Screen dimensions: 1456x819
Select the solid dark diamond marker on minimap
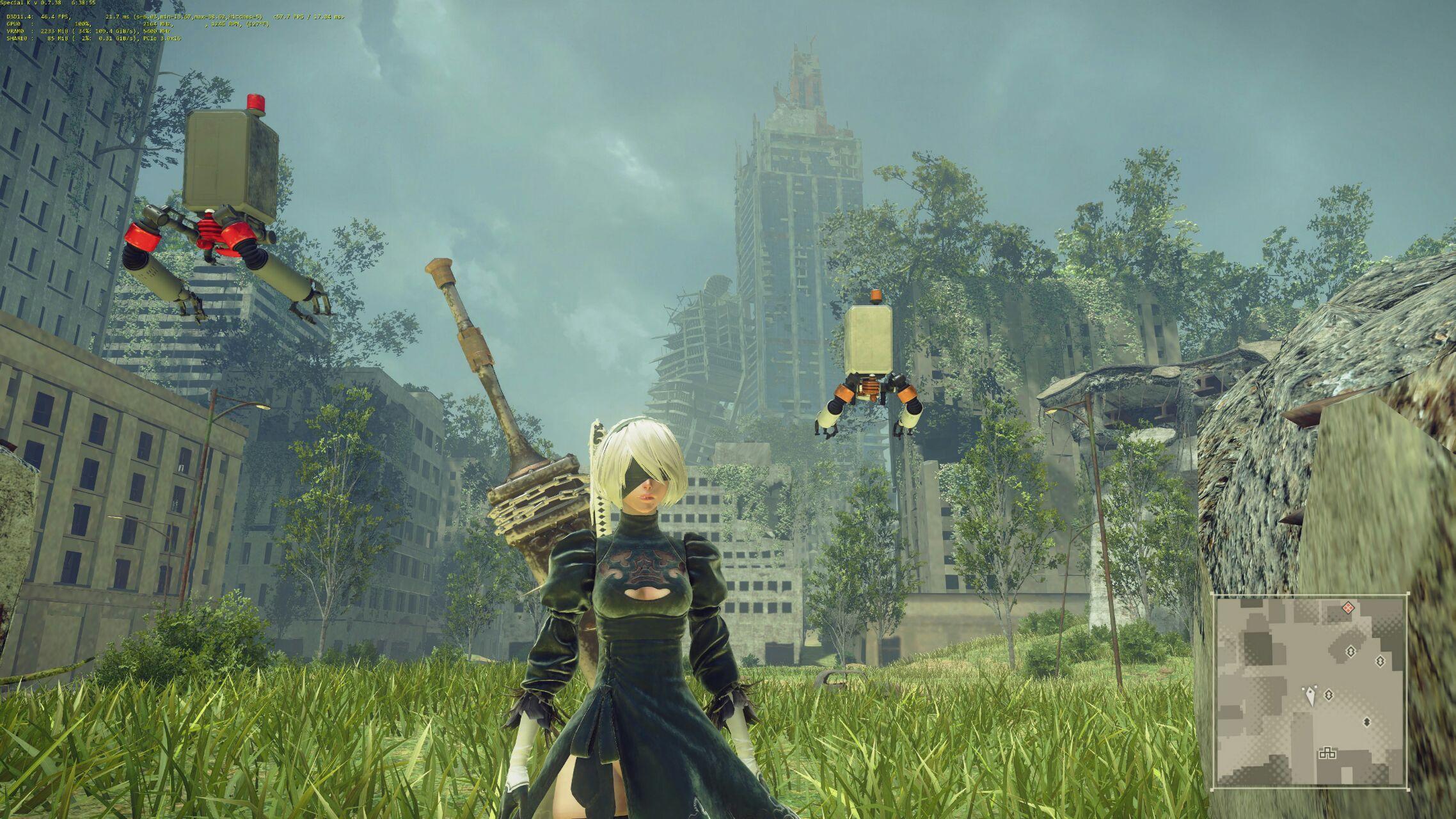[x=1366, y=722]
